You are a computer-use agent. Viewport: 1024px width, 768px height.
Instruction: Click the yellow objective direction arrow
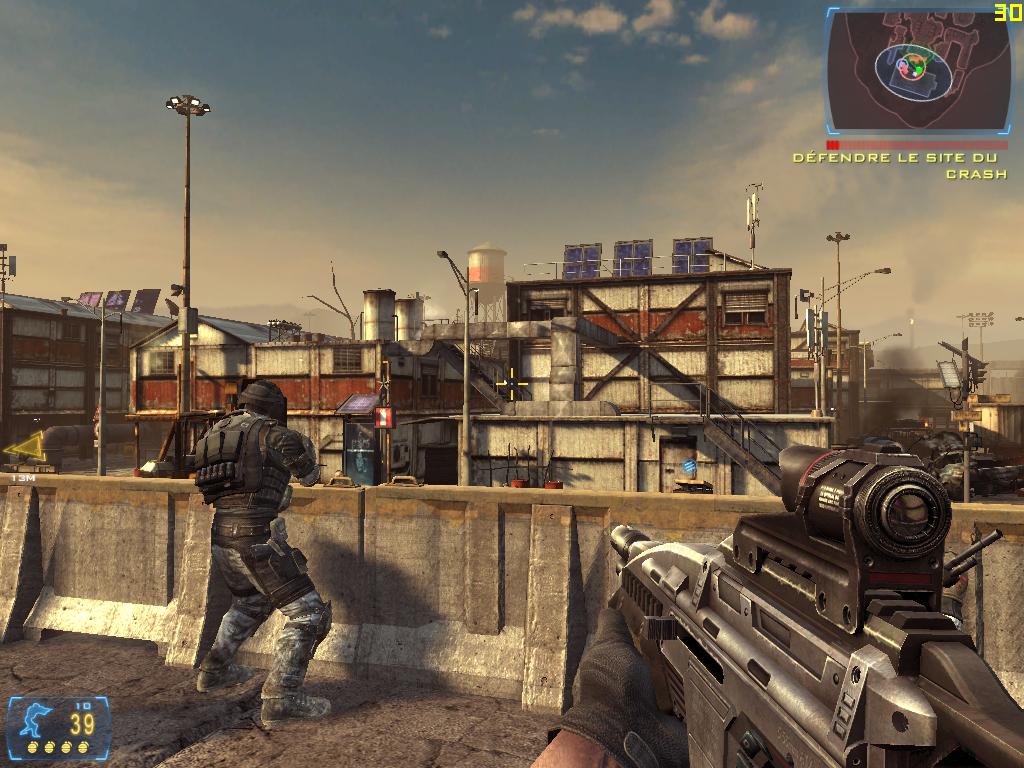pos(25,449)
